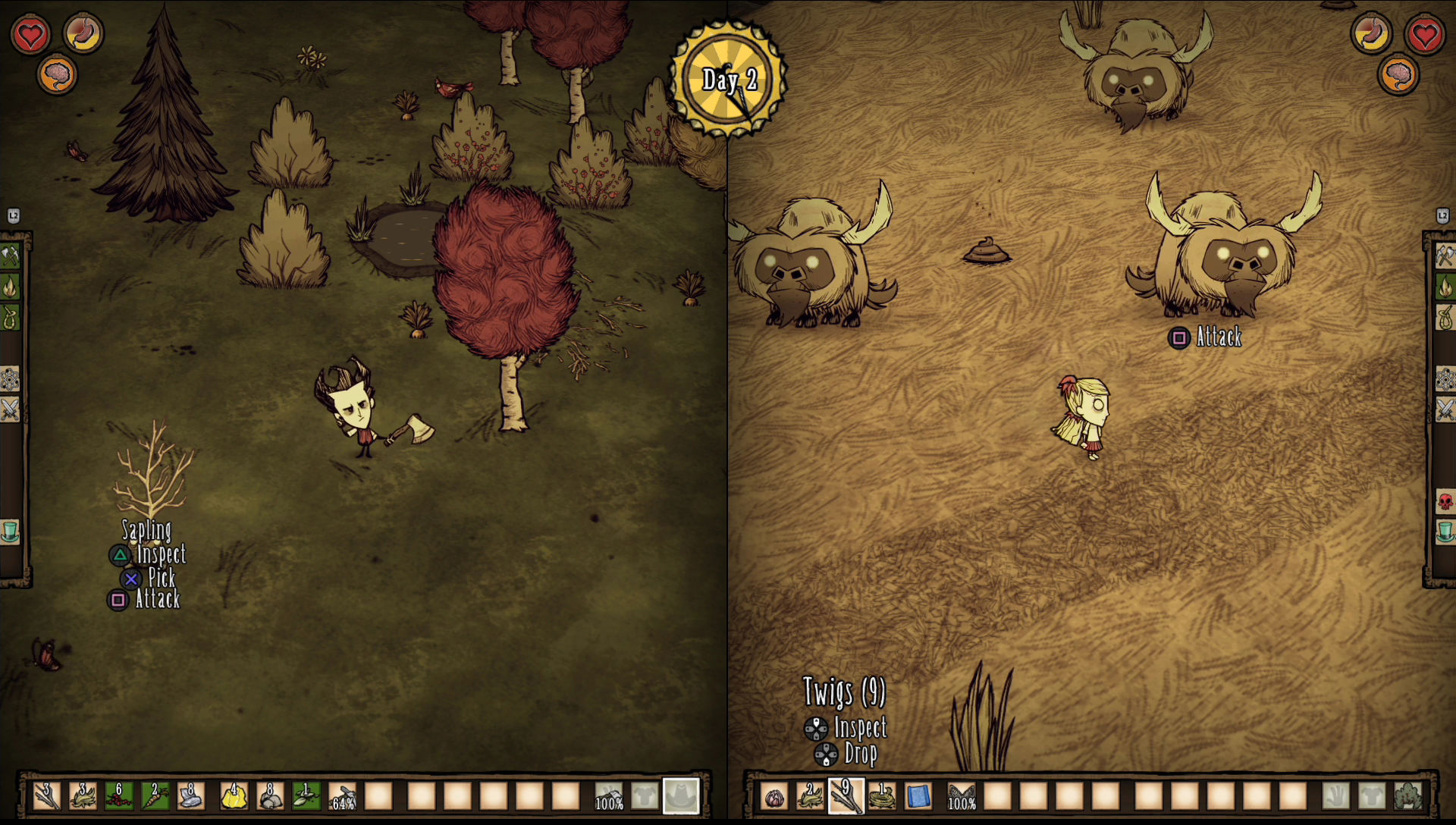
Task: Open Wilson's Science crafting tab
Action: tap(10, 378)
